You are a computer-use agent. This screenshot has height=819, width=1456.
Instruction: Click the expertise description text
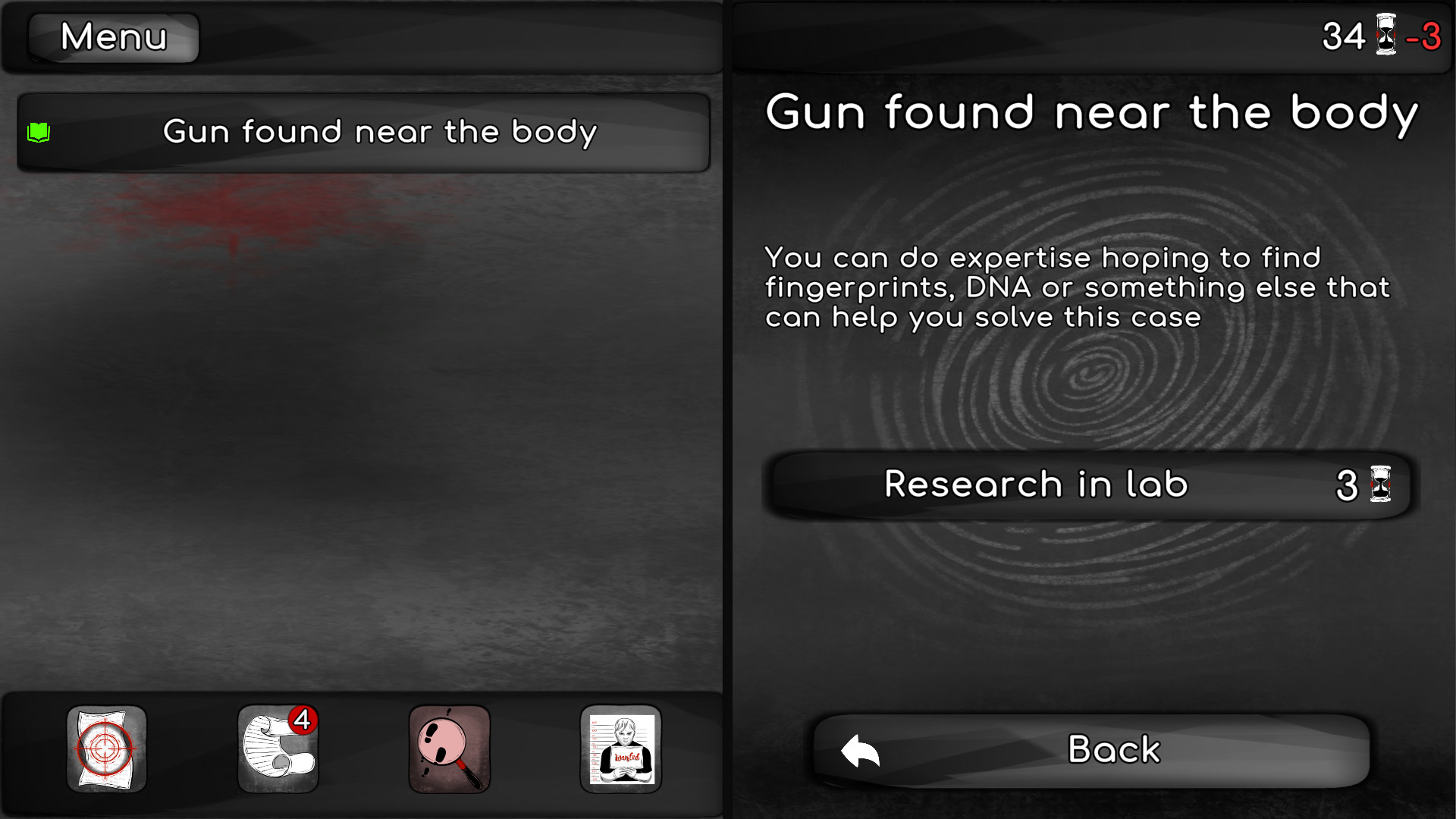tap(1077, 288)
